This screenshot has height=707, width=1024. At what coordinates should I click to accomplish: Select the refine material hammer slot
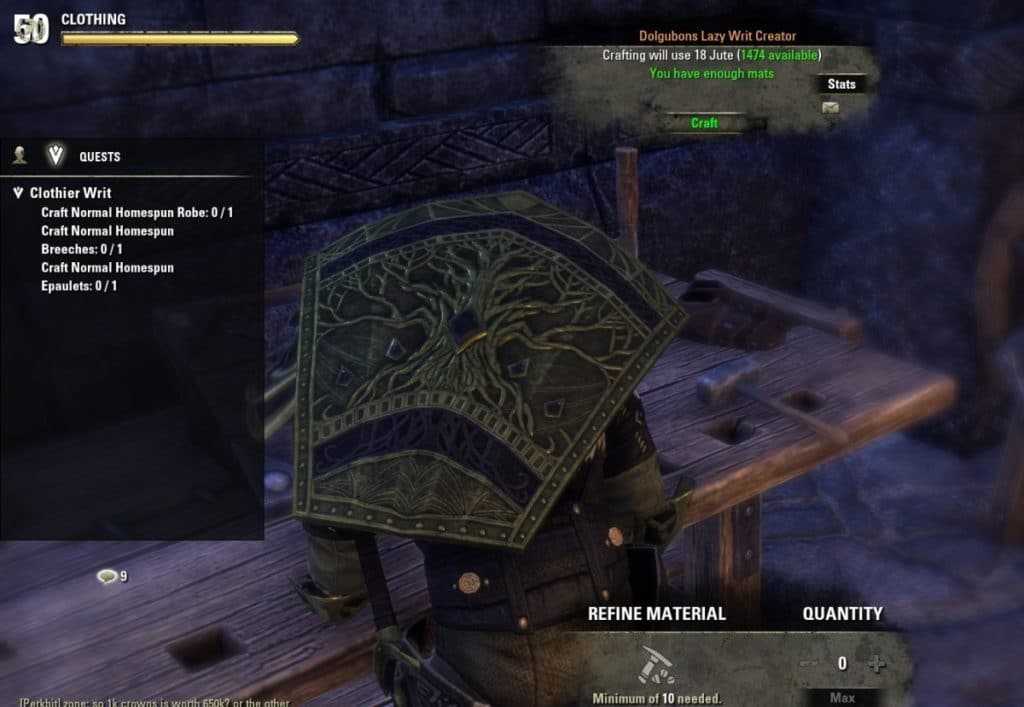point(655,665)
